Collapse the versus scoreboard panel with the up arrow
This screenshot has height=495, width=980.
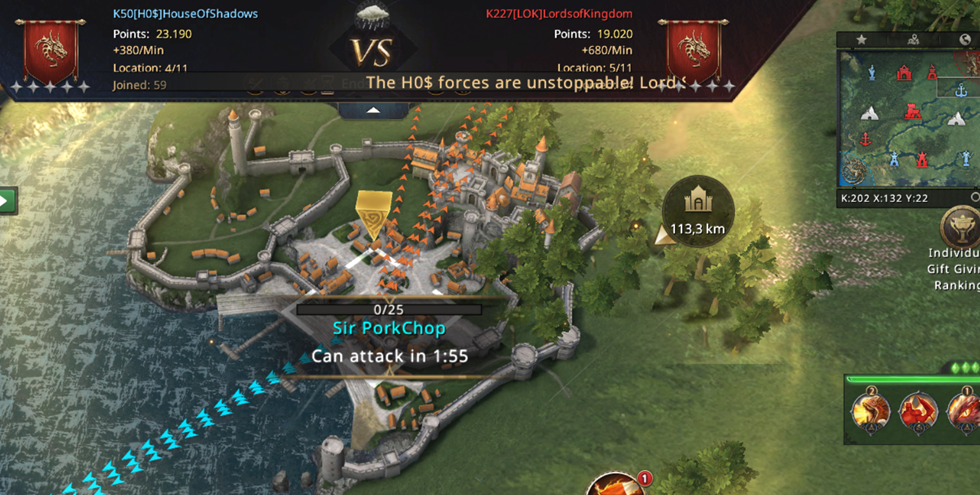tap(373, 110)
